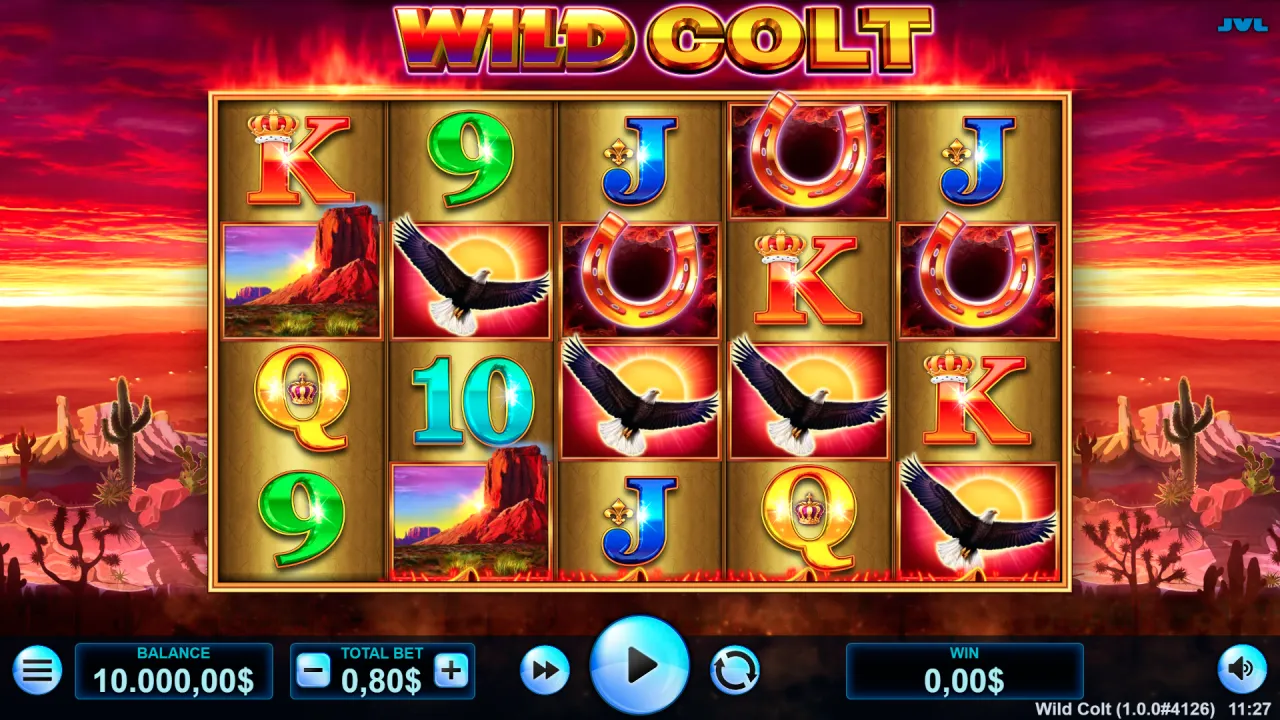
Task: Click the red mesa landscape symbol
Action: click(303, 281)
